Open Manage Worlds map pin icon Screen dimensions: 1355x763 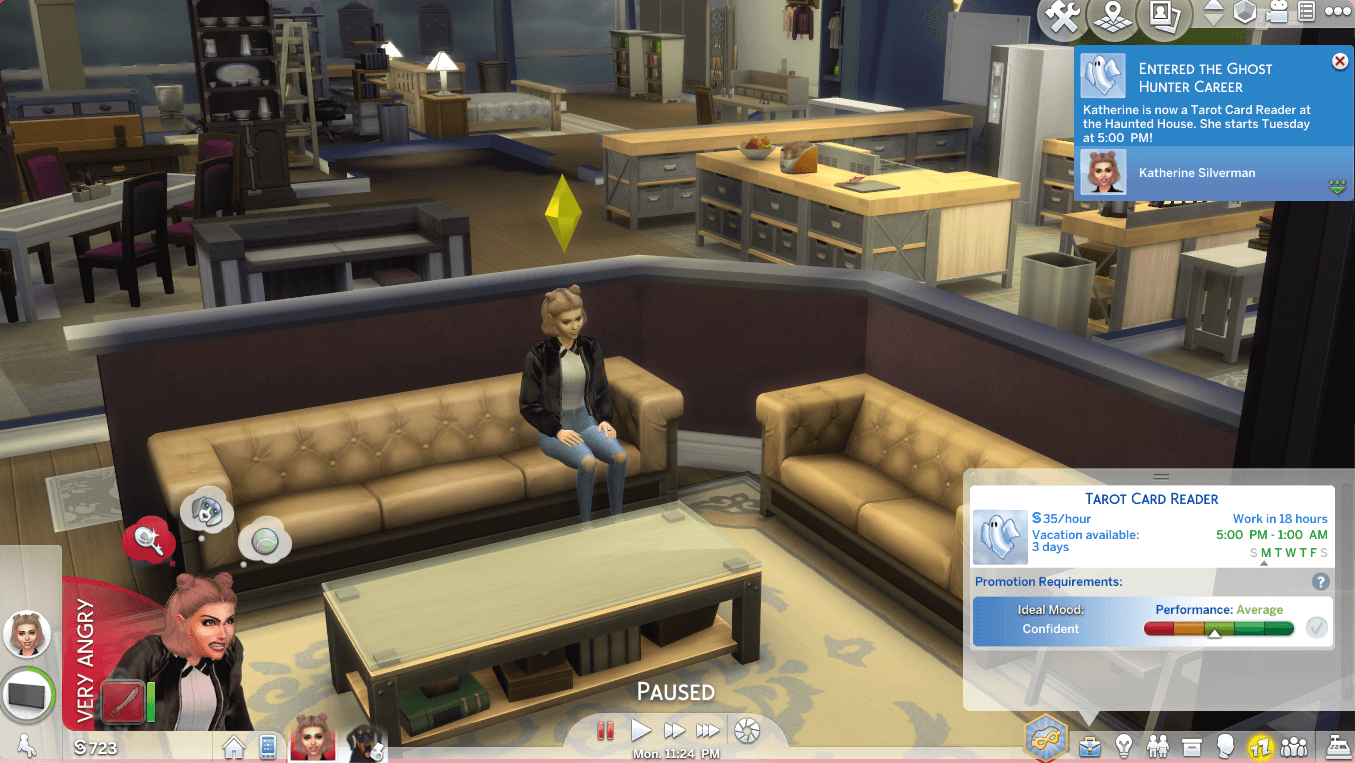click(1111, 14)
